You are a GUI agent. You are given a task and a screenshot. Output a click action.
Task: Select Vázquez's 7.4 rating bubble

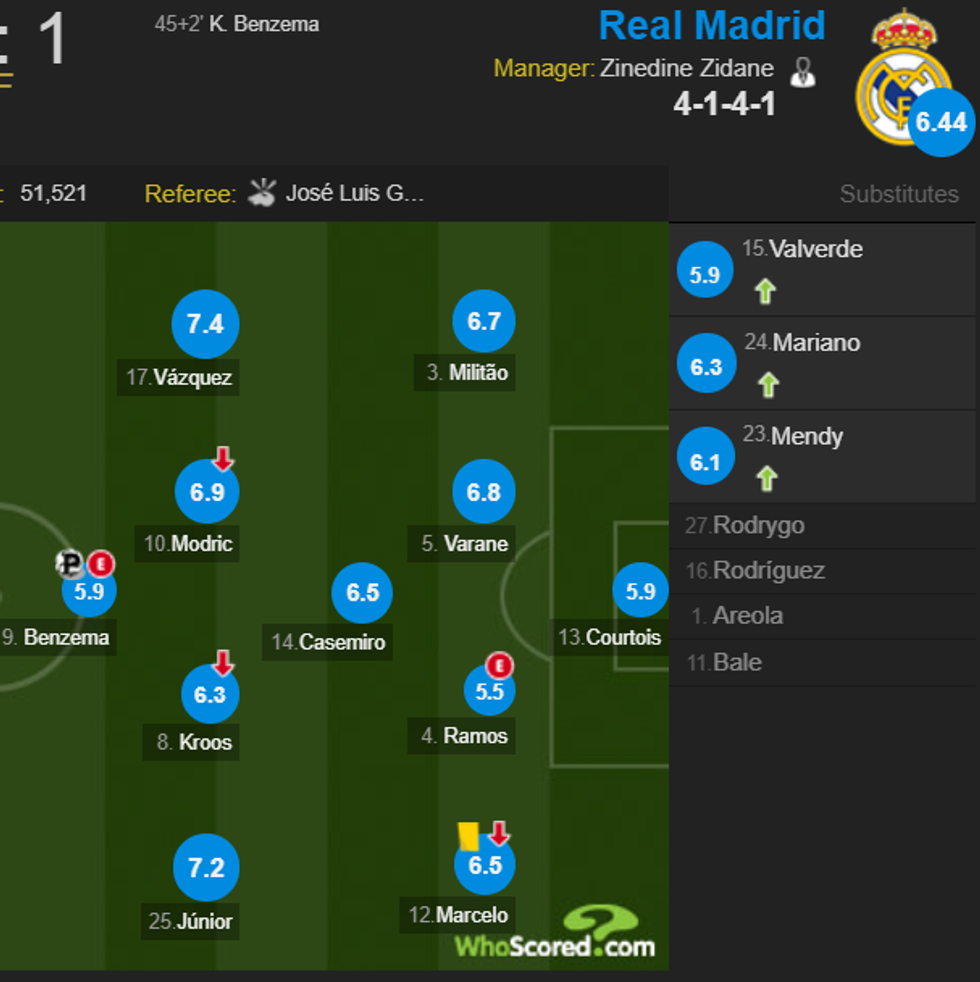[x=205, y=324]
